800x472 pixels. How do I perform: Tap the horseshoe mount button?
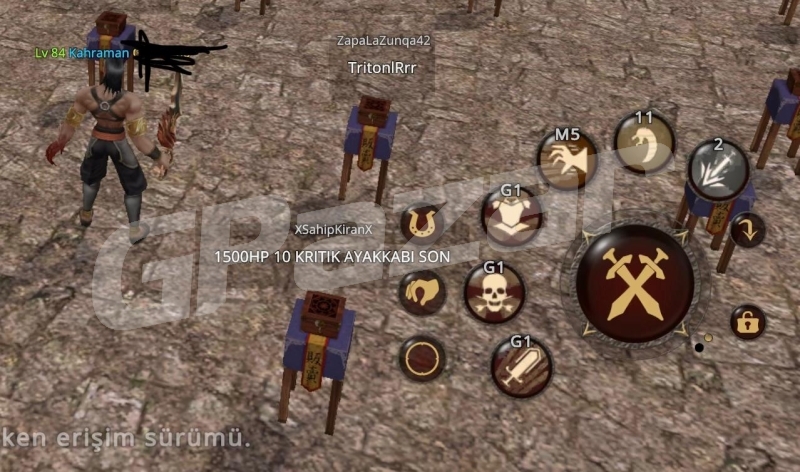pos(423,225)
